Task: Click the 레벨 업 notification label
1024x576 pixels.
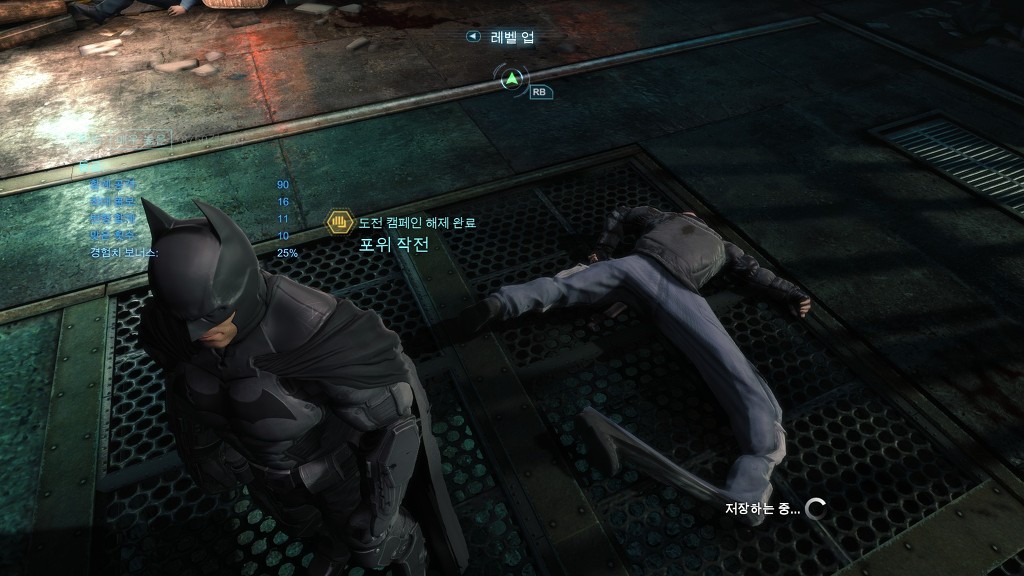Action: 511,37
